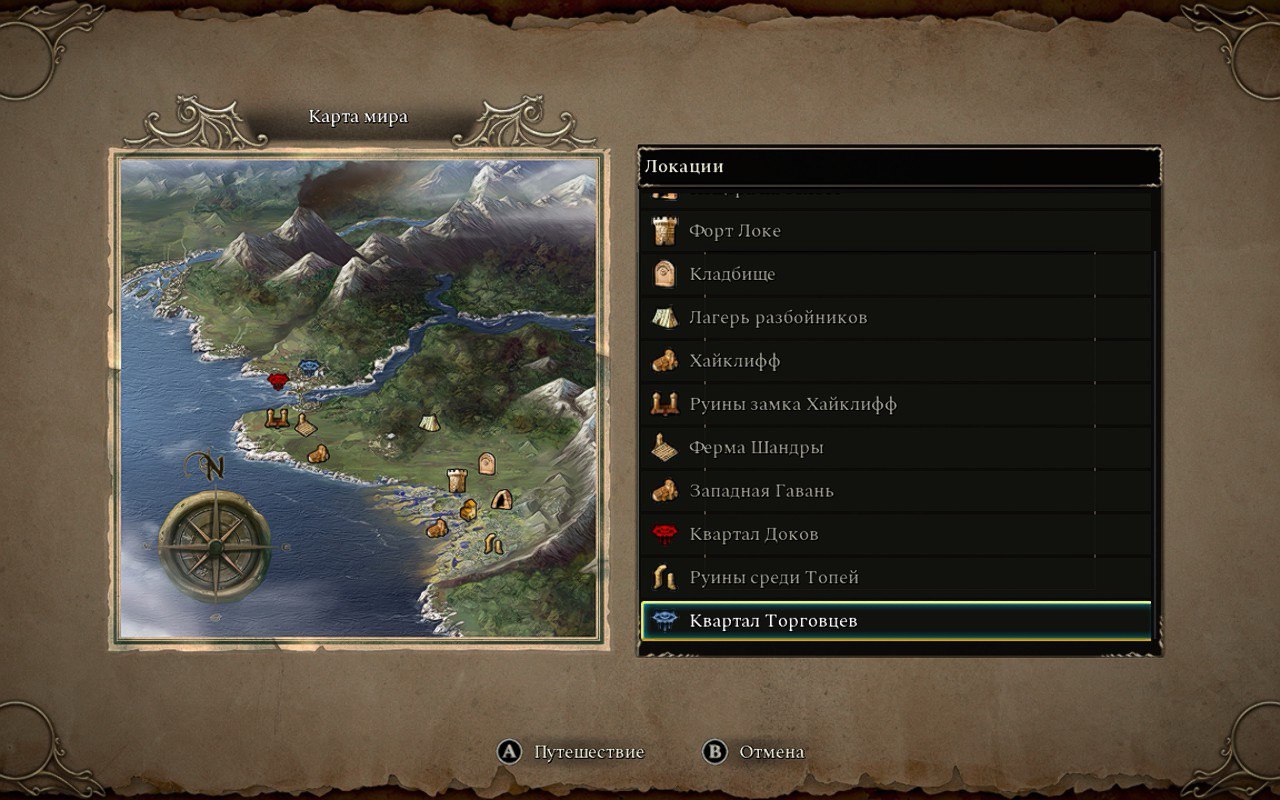This screenshot has width=1280, height=800.
Task: Select the blue mask marker on the map
Action: click(x=310, y=368)
